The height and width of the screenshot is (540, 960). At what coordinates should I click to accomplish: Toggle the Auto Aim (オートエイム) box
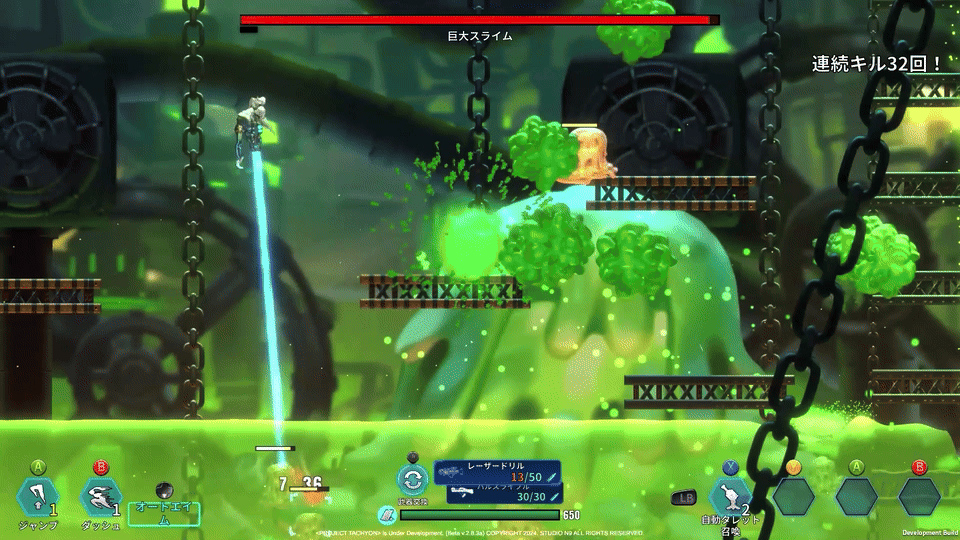[164, 514]
